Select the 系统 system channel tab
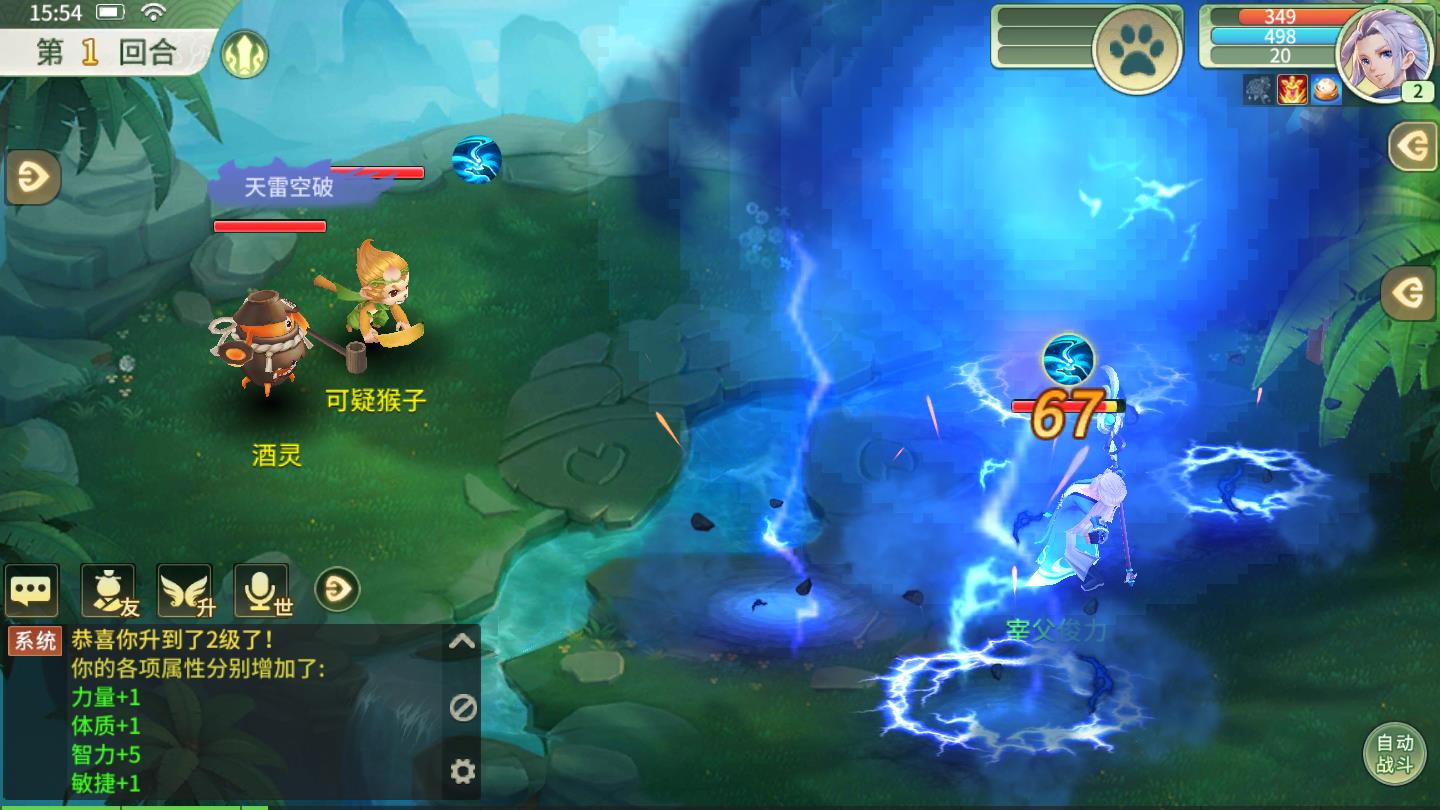This screenshot has height=810, width=1440. (33, 640)
